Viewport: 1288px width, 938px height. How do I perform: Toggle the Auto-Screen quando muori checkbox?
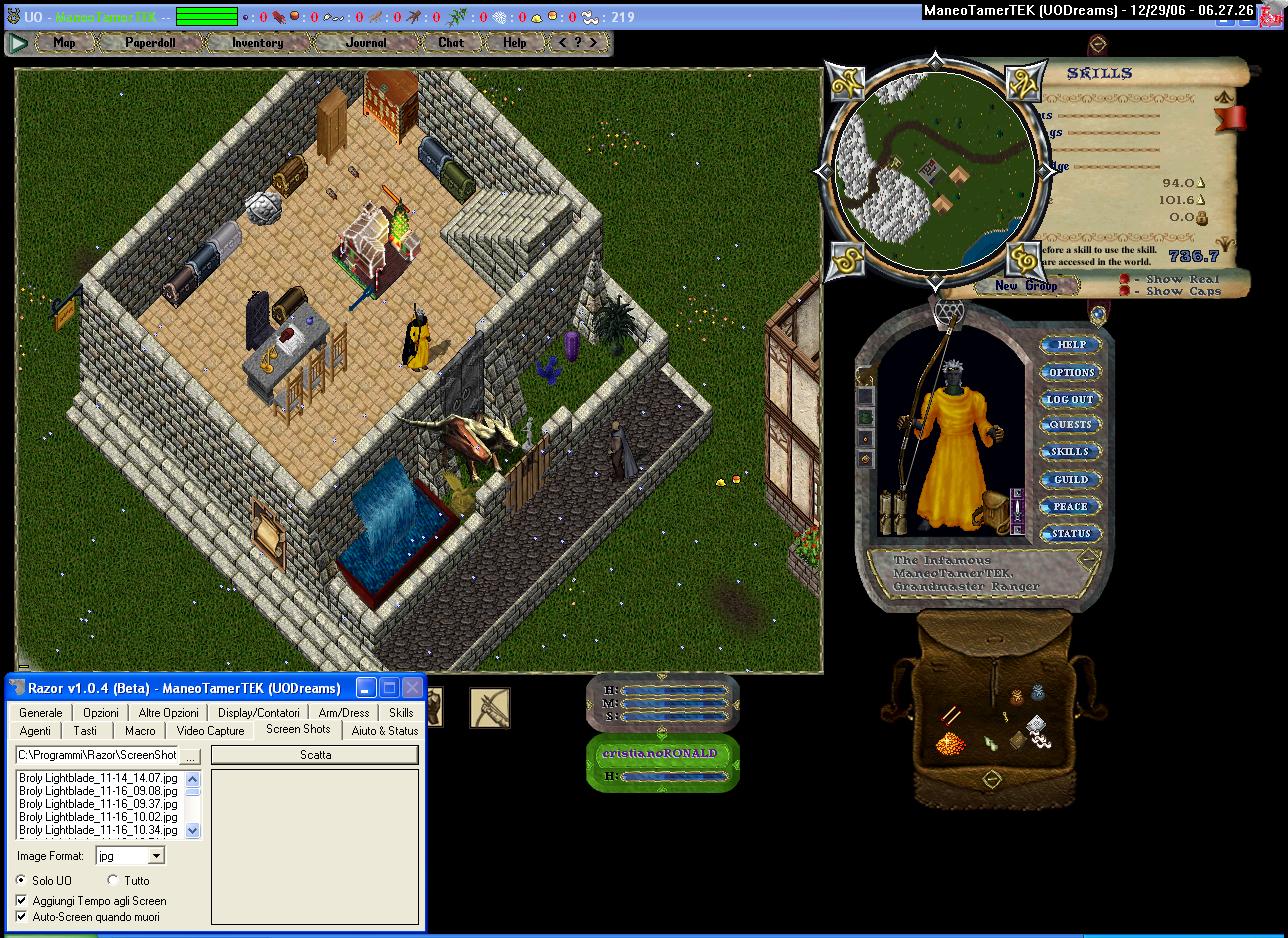point(22,917)
